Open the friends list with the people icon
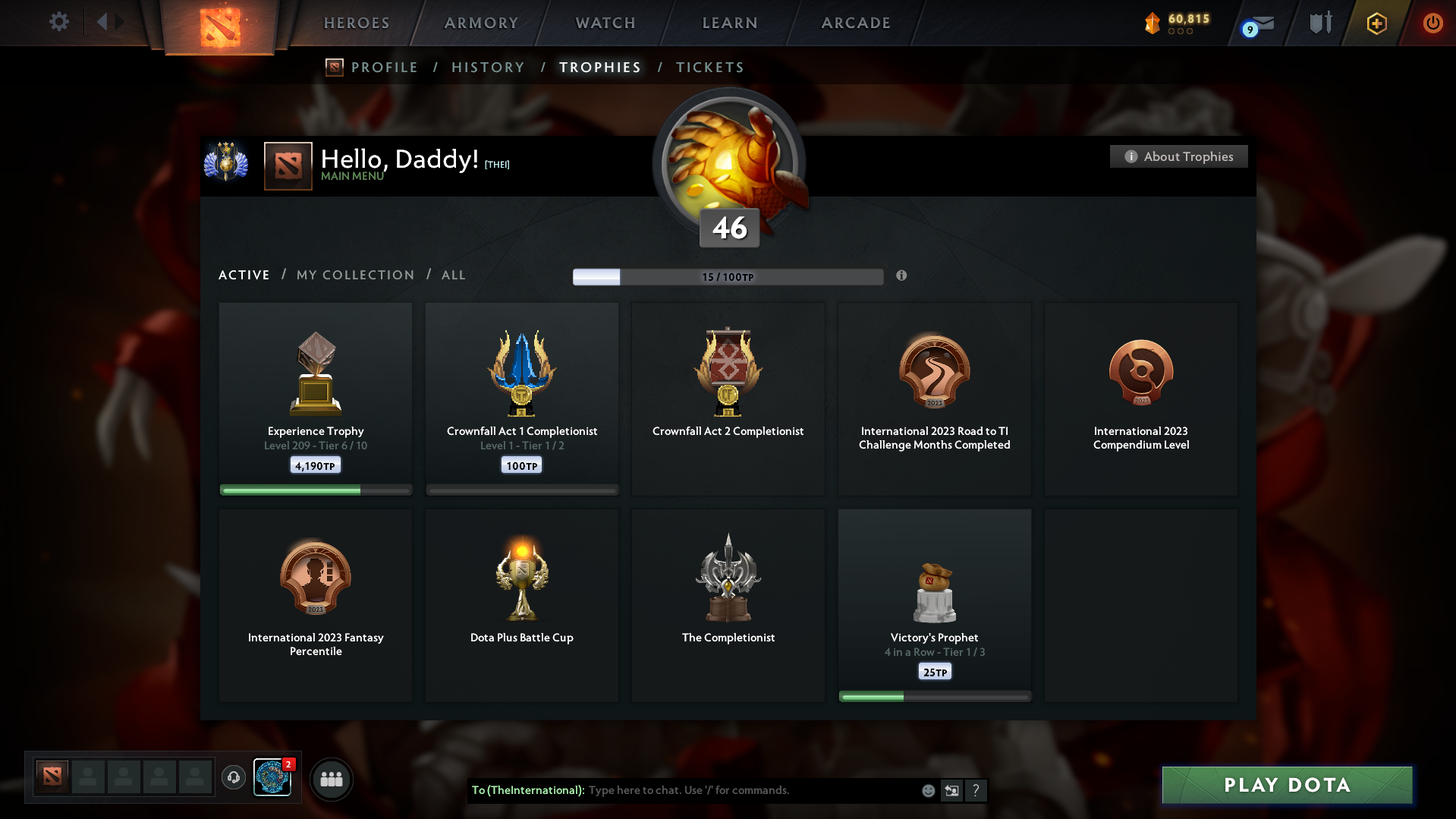The height and width of the screenshot is (819, 1456). (331, 779)
